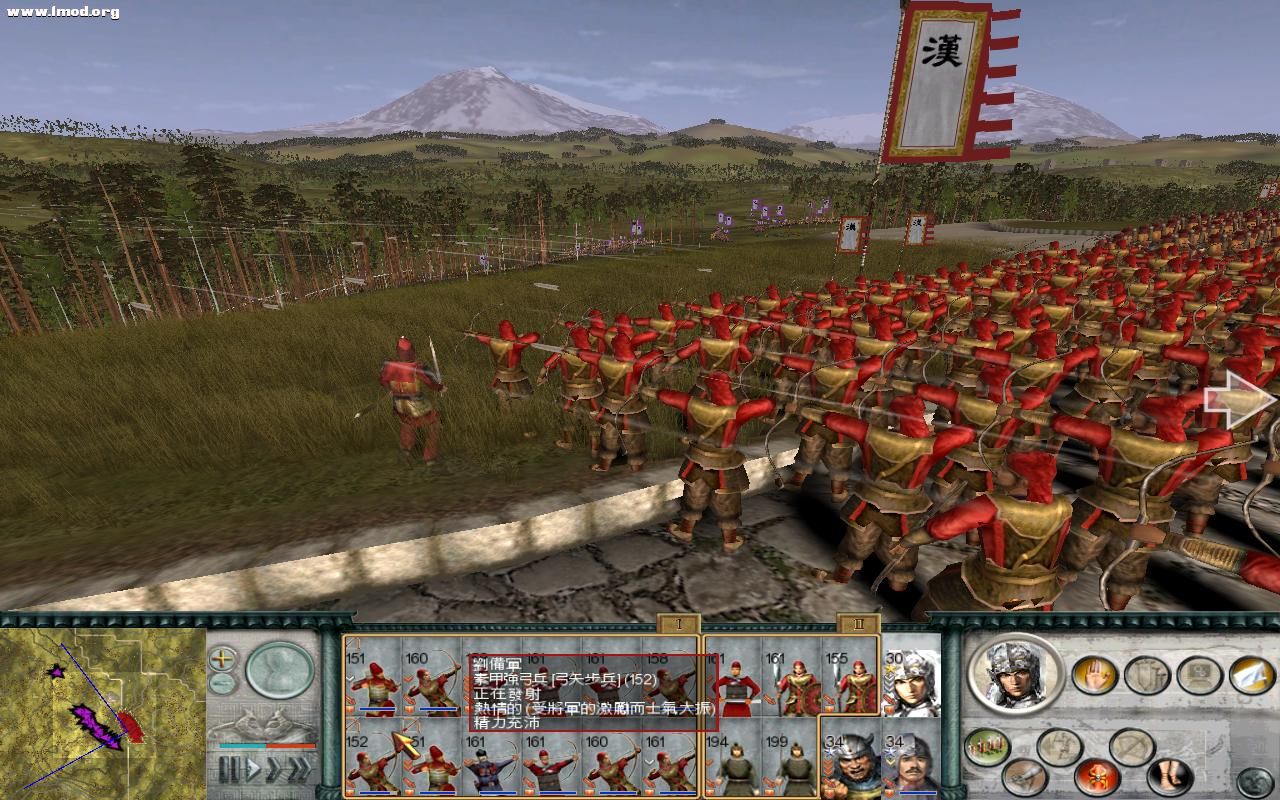This screenshot has width=1280, height=800.
Task: Set battle speed to double fast-forward
Action: point(273,769)
